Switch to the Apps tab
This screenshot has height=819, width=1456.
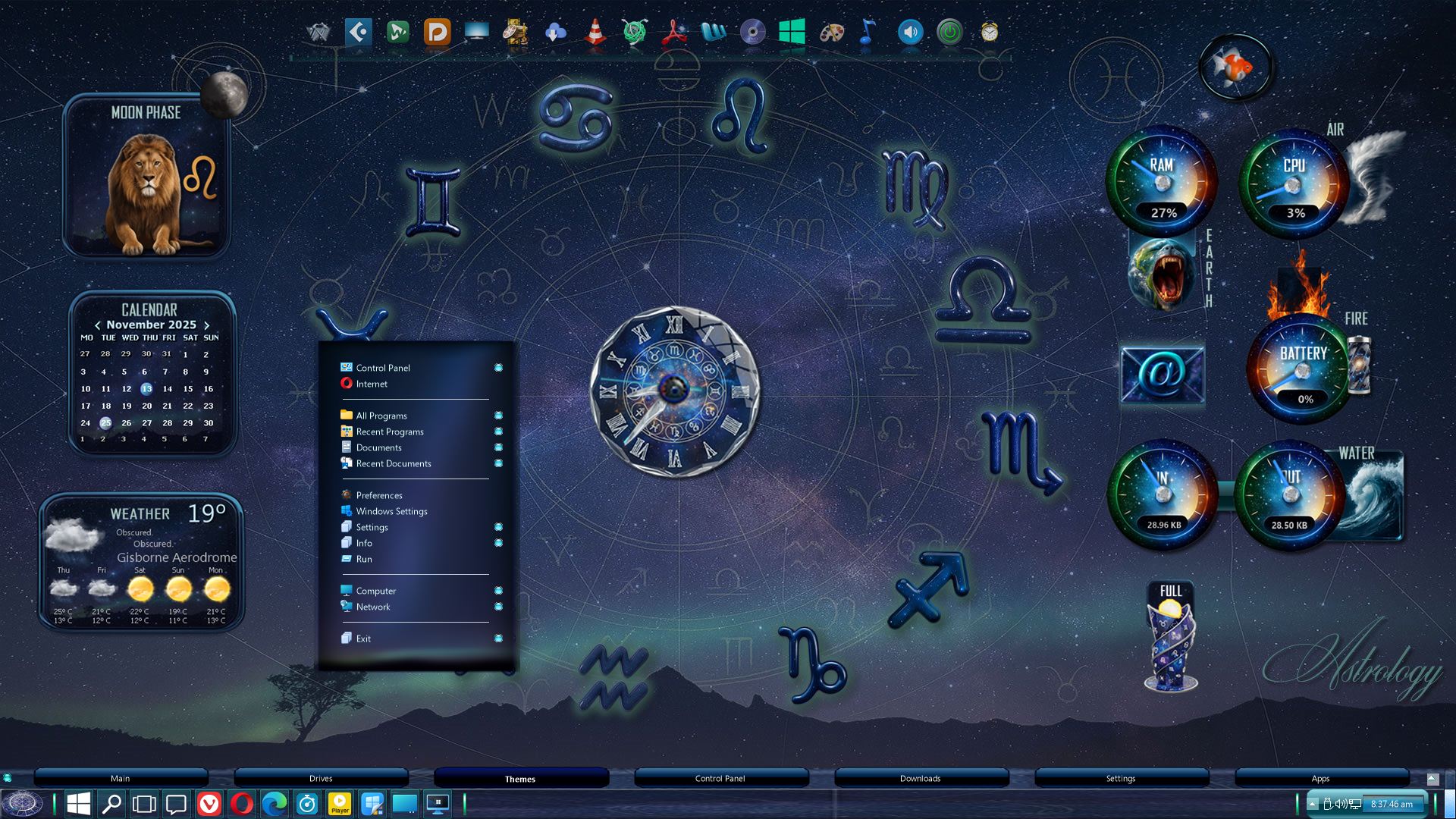point(1320,778)
